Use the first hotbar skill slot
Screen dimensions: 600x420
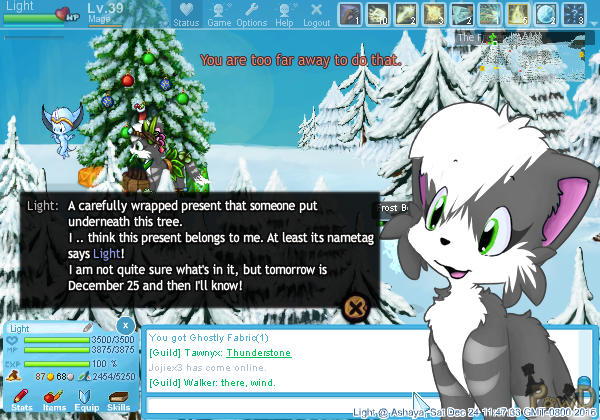point(350,14)
